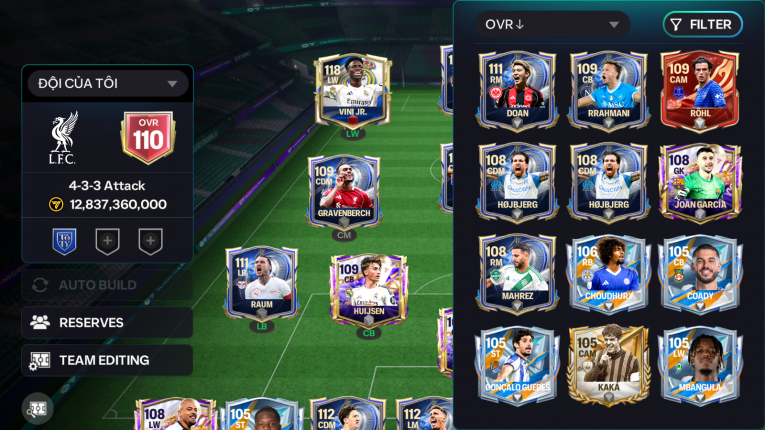Open the RESERVES list
765x430 pixels.
click(107, 322)
